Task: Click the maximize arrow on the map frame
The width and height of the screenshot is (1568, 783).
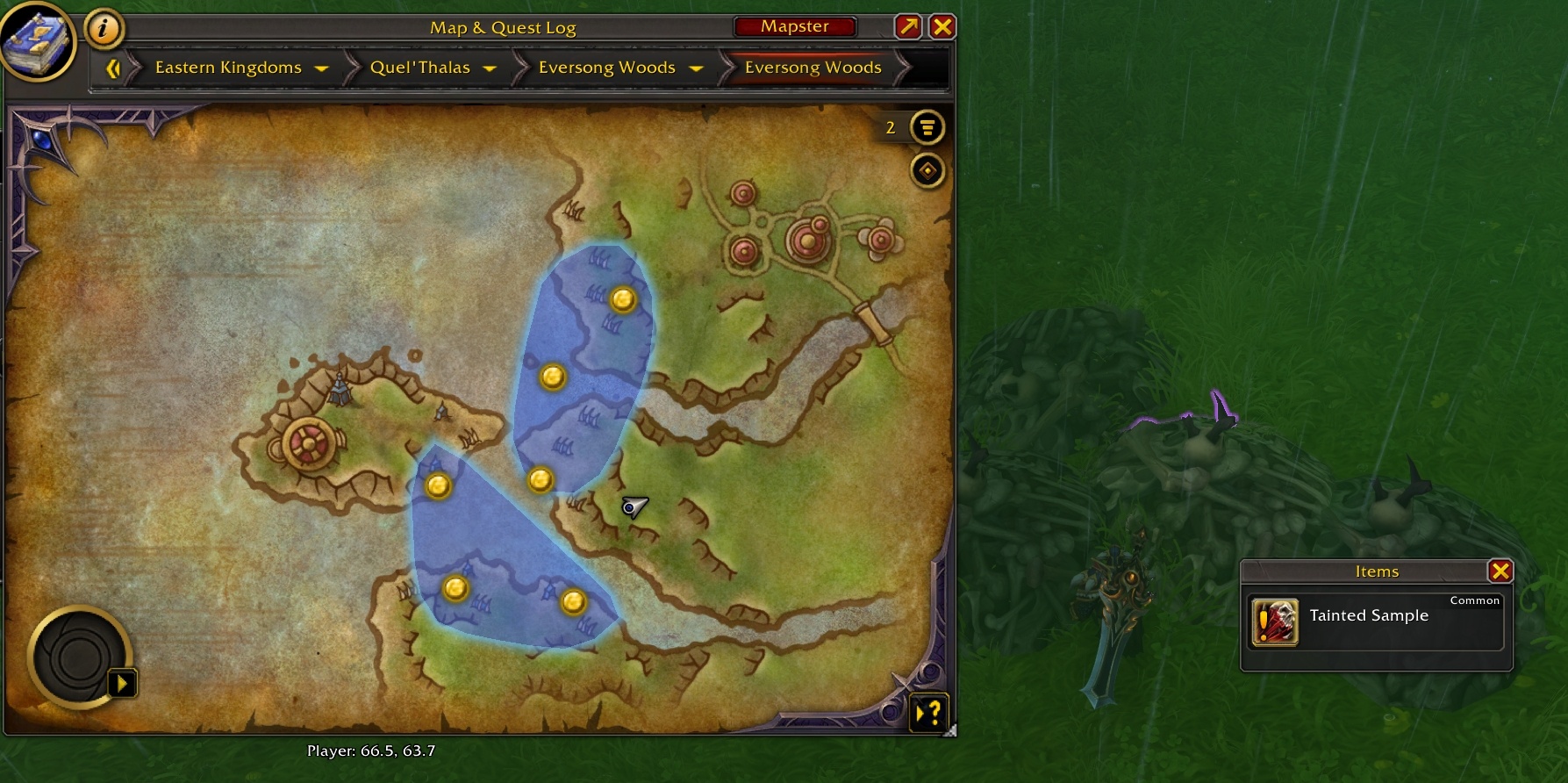Action: tap(907, 26)
